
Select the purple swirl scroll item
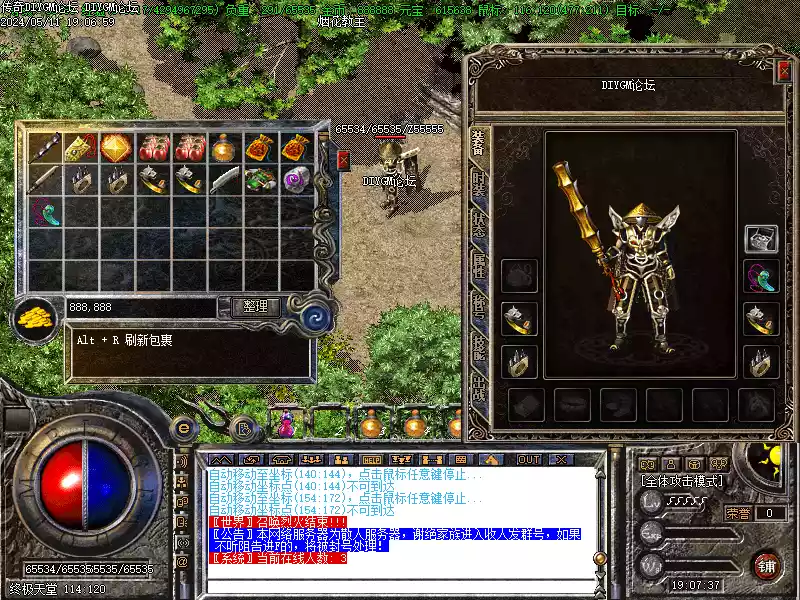[296, 179]
